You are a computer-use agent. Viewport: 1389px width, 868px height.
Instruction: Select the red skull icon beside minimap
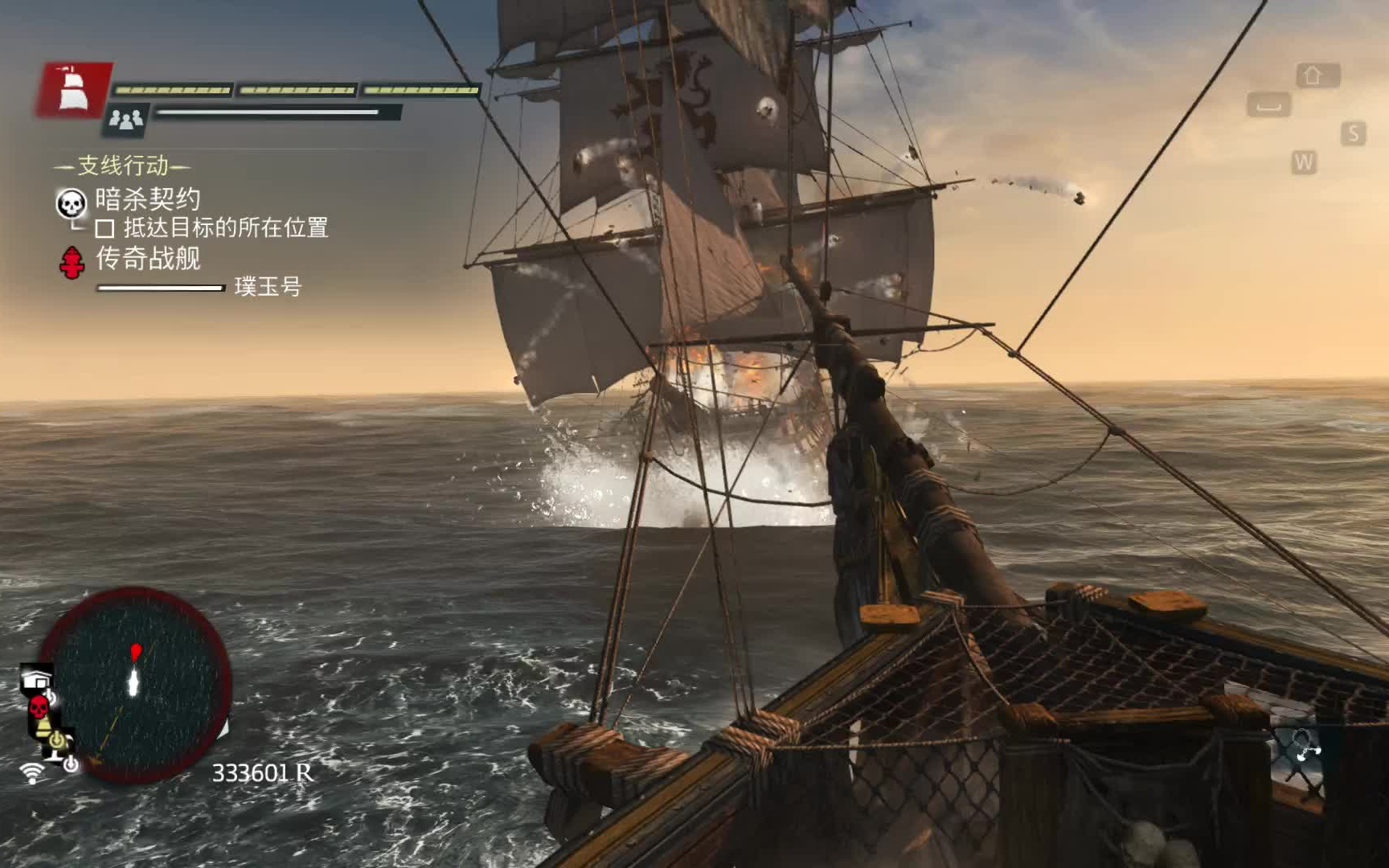click(38, 708)
